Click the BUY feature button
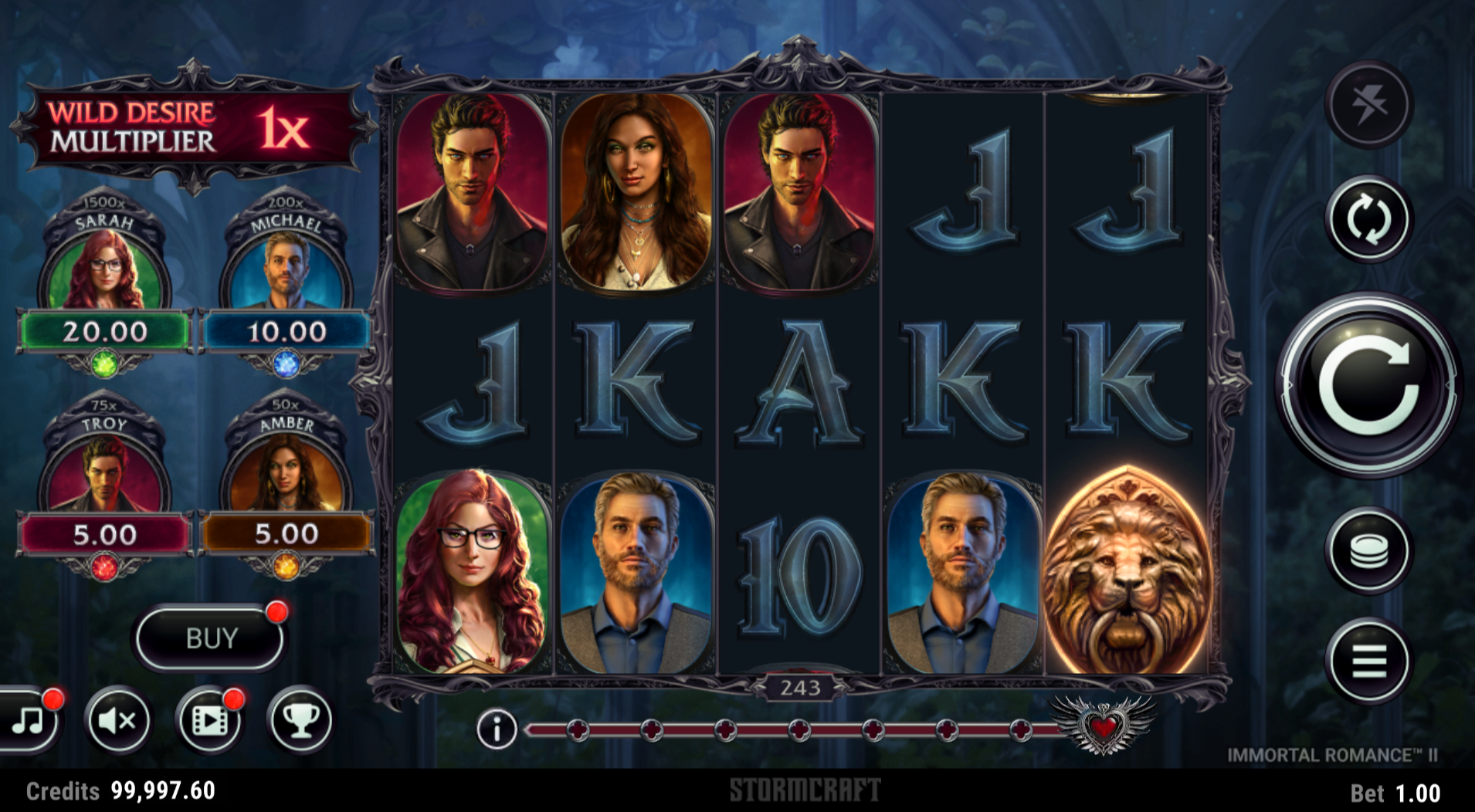Screen dimensions: 1475x812 (x=211, y=638)
